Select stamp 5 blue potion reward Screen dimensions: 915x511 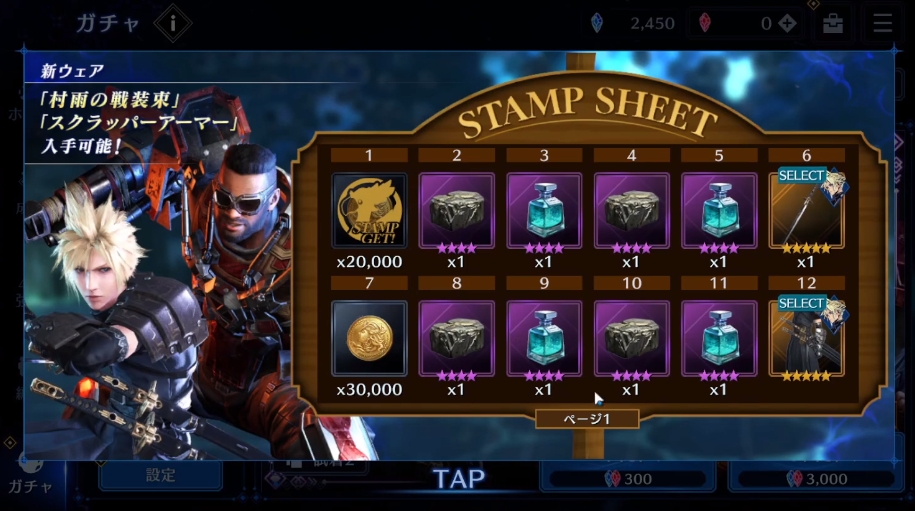718,210
